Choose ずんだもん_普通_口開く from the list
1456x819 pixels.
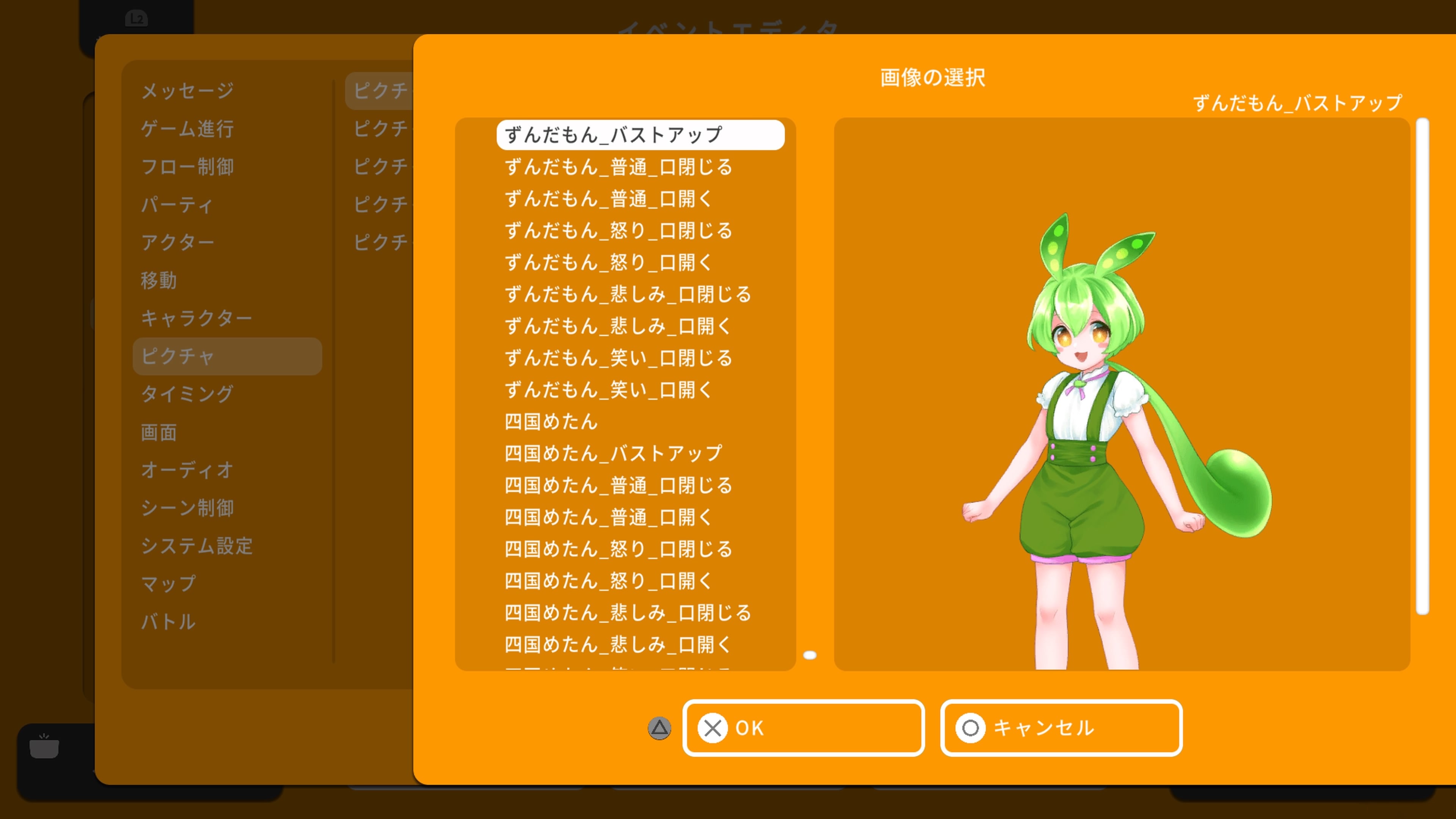pyautogui.click(x=607, y=198)
